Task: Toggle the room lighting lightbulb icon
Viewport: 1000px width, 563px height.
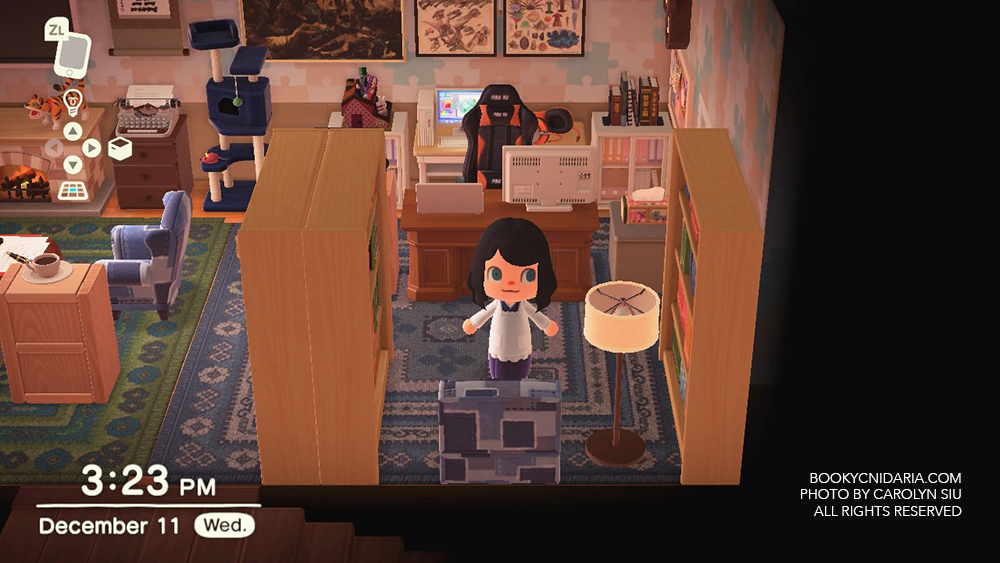Action: (73, 101)
